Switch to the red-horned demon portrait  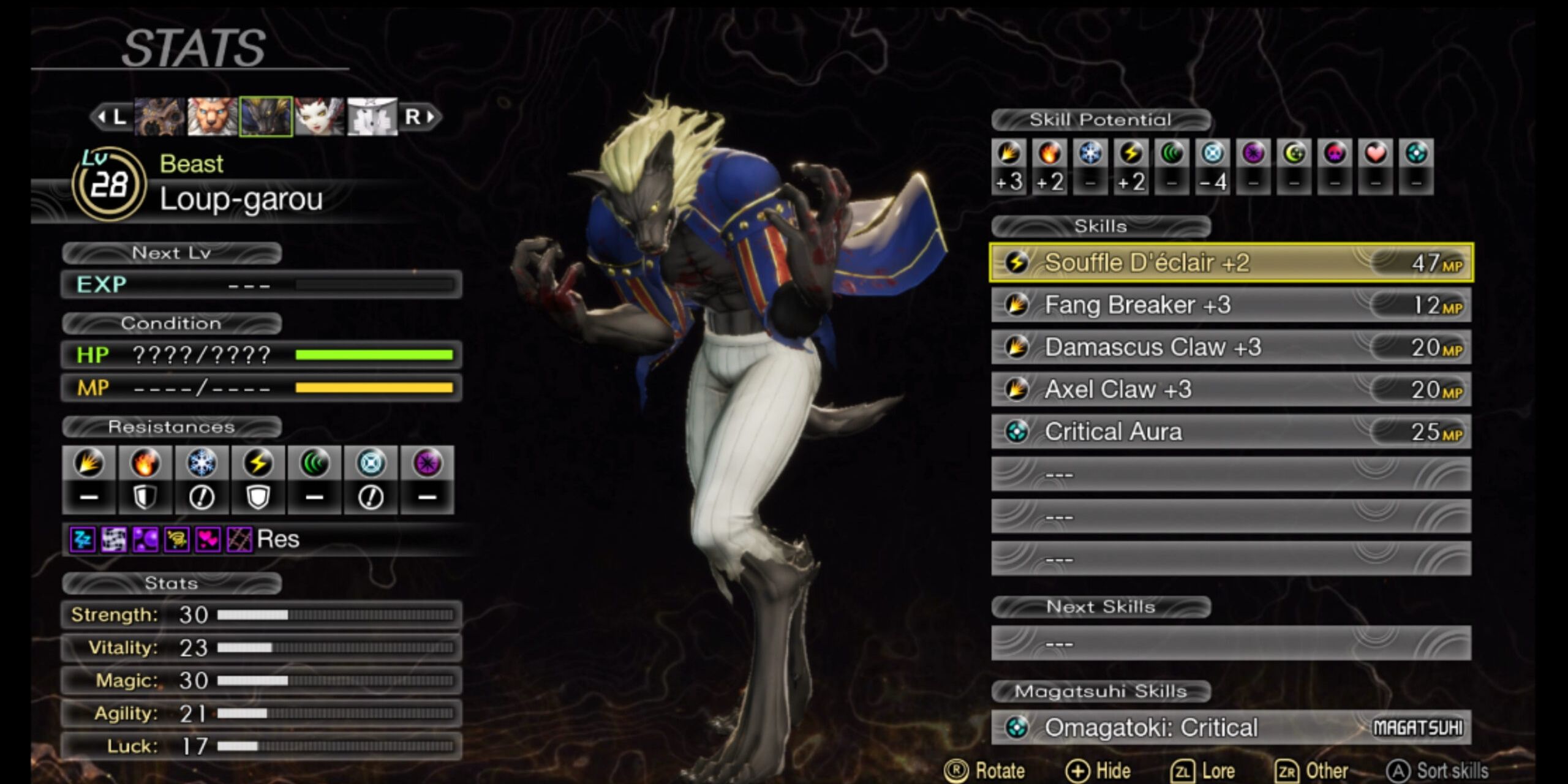pyautogui.click(x=318, y=116)
